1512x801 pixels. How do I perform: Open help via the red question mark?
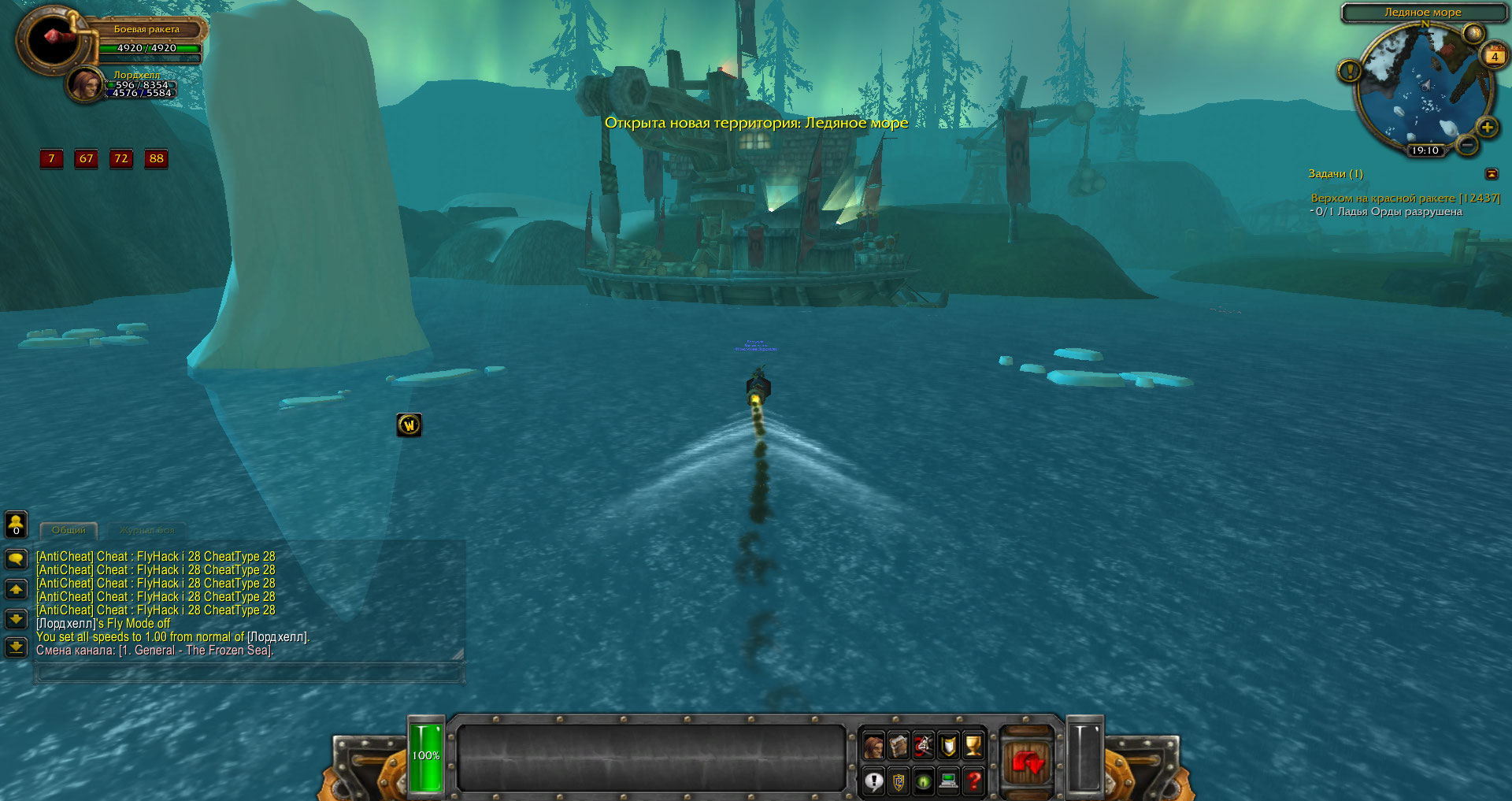973,781
